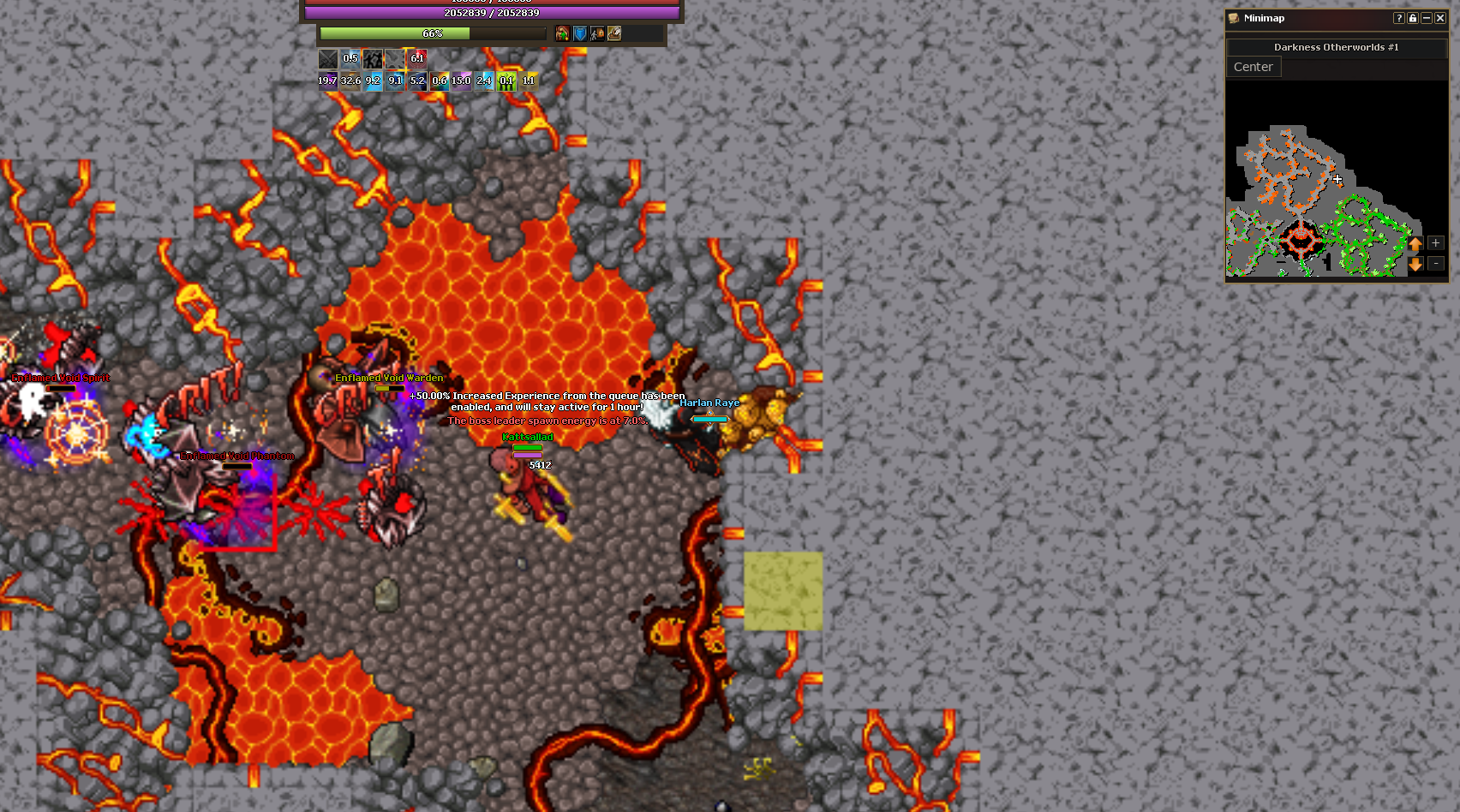The height and width of the screenshot is (812, 1460).
Task: Open the Minimap help question mark
Action: pos(1399,18)
